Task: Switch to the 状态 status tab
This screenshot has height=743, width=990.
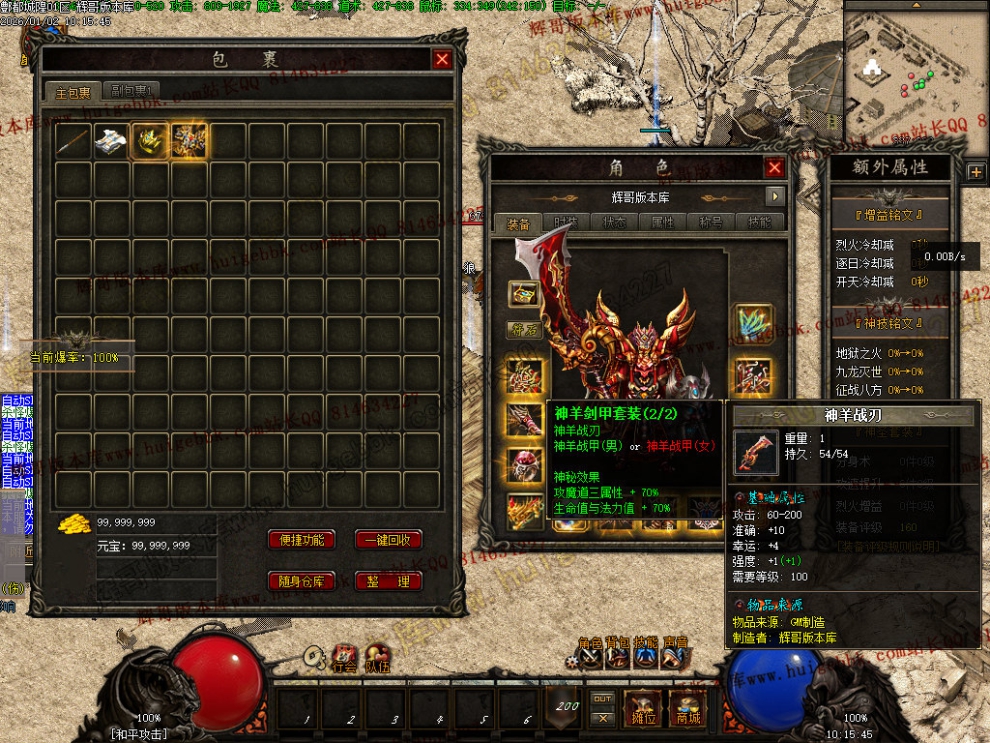Action: (x=615, y=222)
